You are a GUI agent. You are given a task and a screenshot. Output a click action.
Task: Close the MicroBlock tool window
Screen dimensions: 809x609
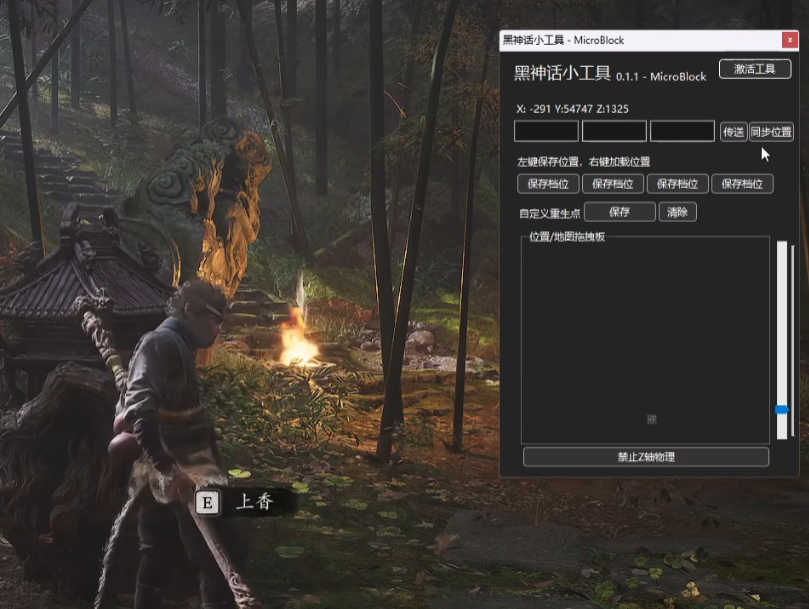(x=790, y=40)
